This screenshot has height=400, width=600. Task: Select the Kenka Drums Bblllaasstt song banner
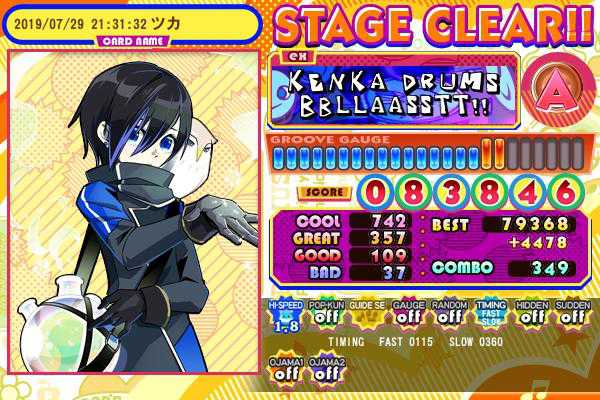(393, 92)
